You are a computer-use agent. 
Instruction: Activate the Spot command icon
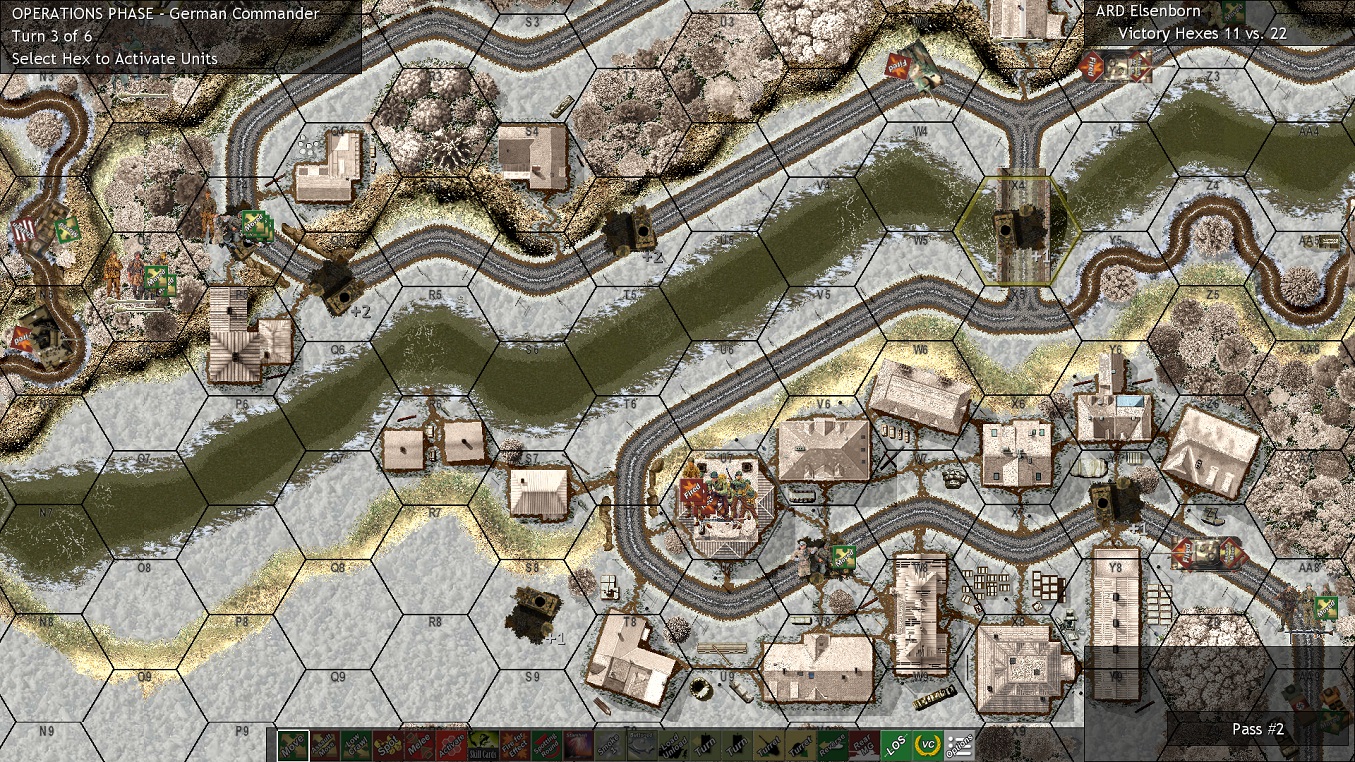[x=387, y=744]
